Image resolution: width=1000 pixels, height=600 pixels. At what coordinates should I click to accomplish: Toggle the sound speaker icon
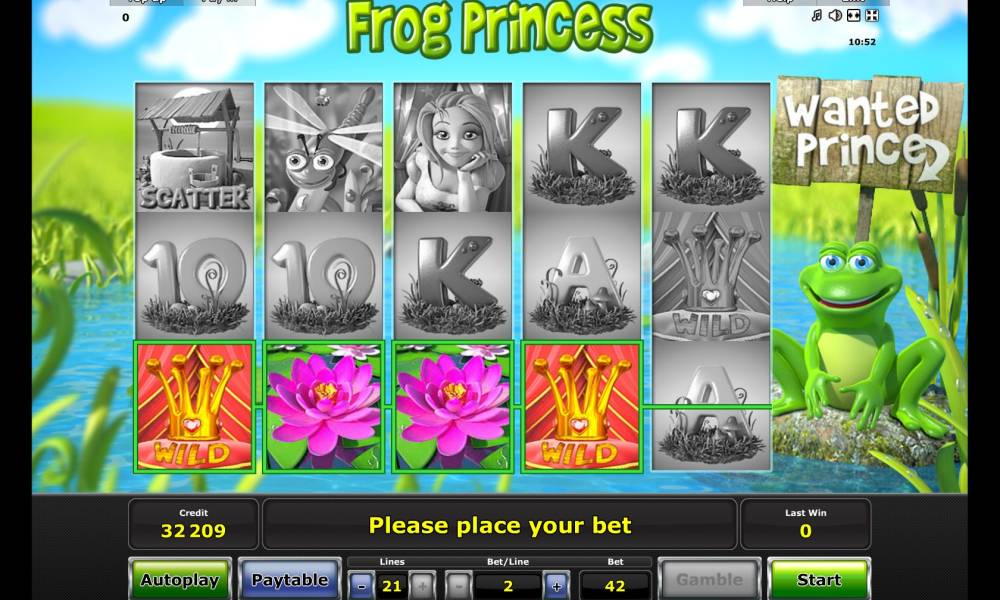(x=835, y=16)
